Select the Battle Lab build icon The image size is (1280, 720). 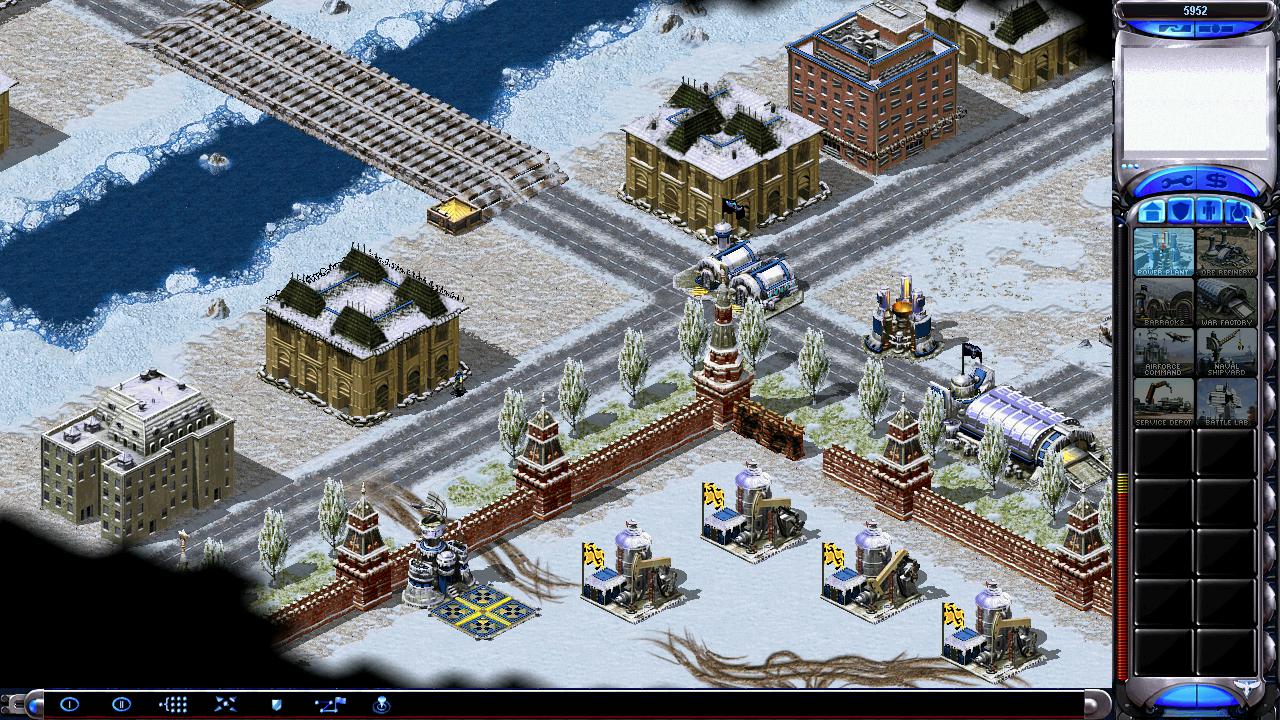coord(1226,402)
